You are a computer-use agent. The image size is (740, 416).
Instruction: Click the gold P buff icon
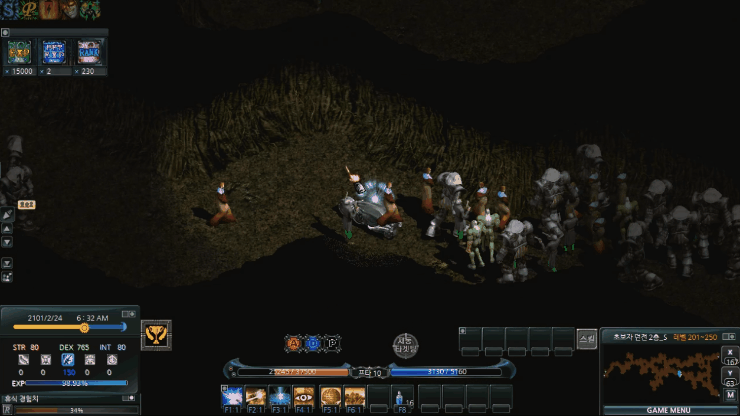(30, 9)
